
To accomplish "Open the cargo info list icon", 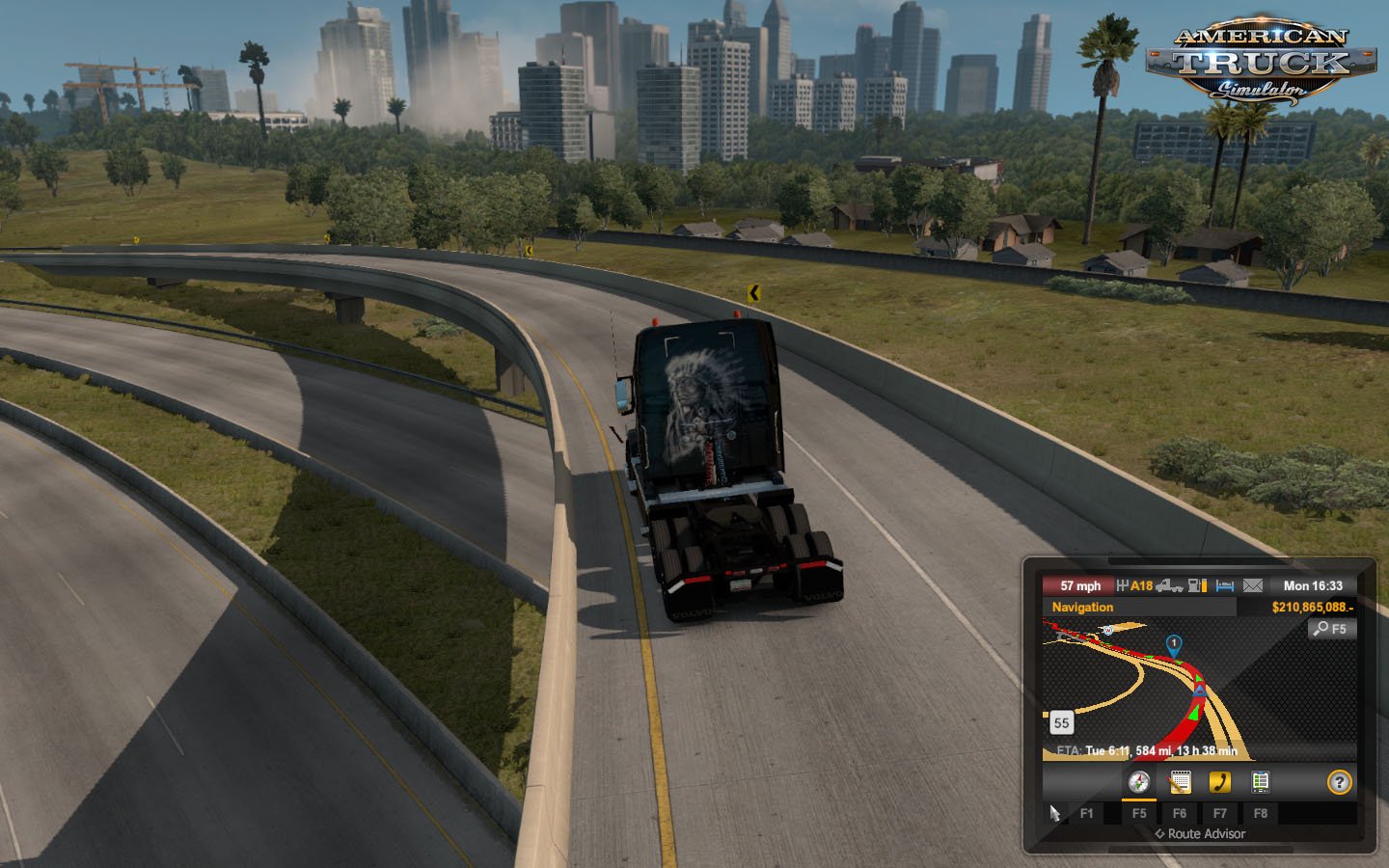I will (1260, 782).
